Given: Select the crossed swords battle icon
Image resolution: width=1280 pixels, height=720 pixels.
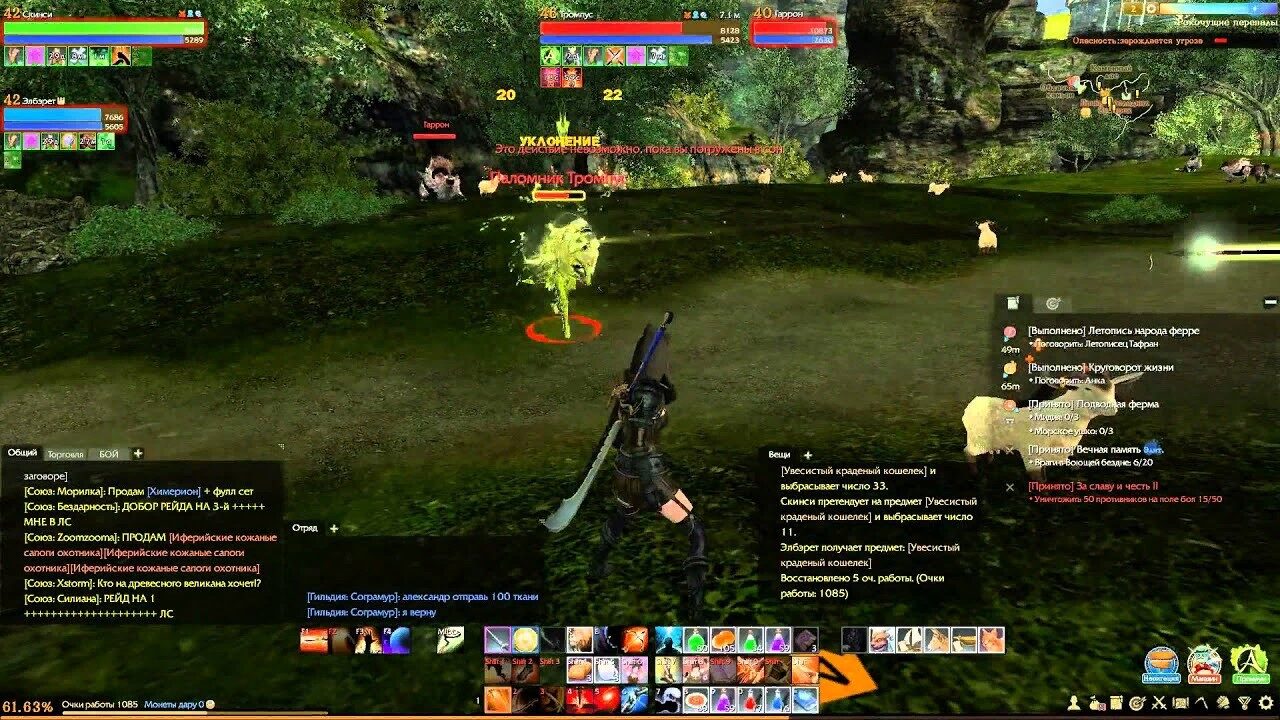Looking at the screenshot, I should pyautogui.click(x=1159, y=702).
